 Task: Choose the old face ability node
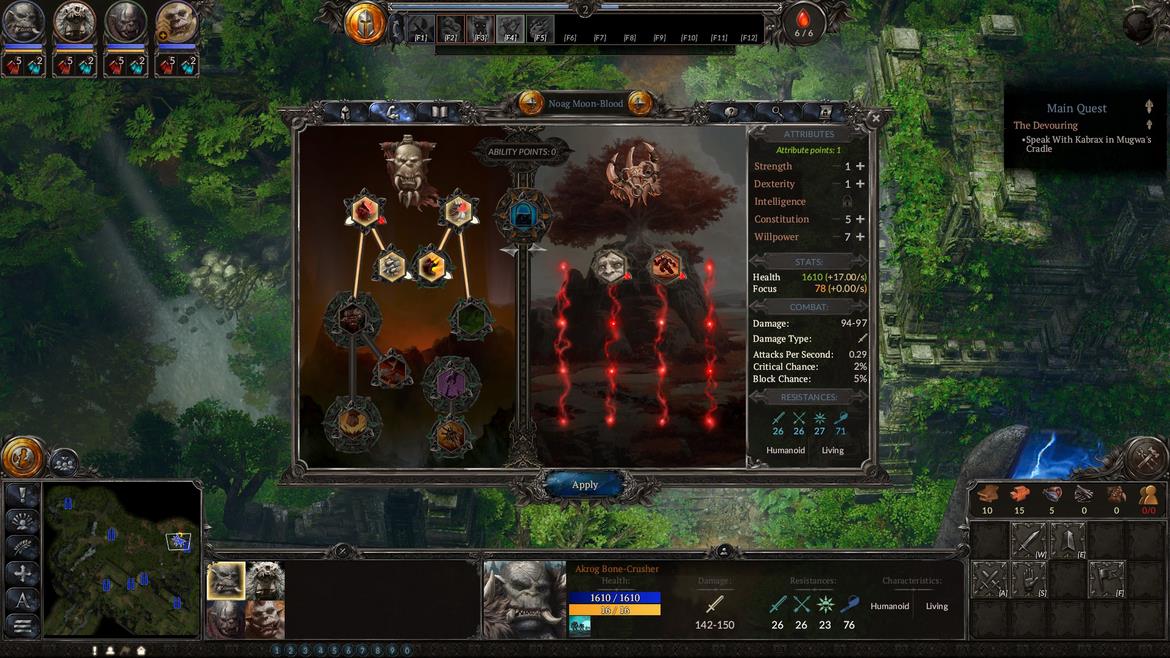coord(609,266)
